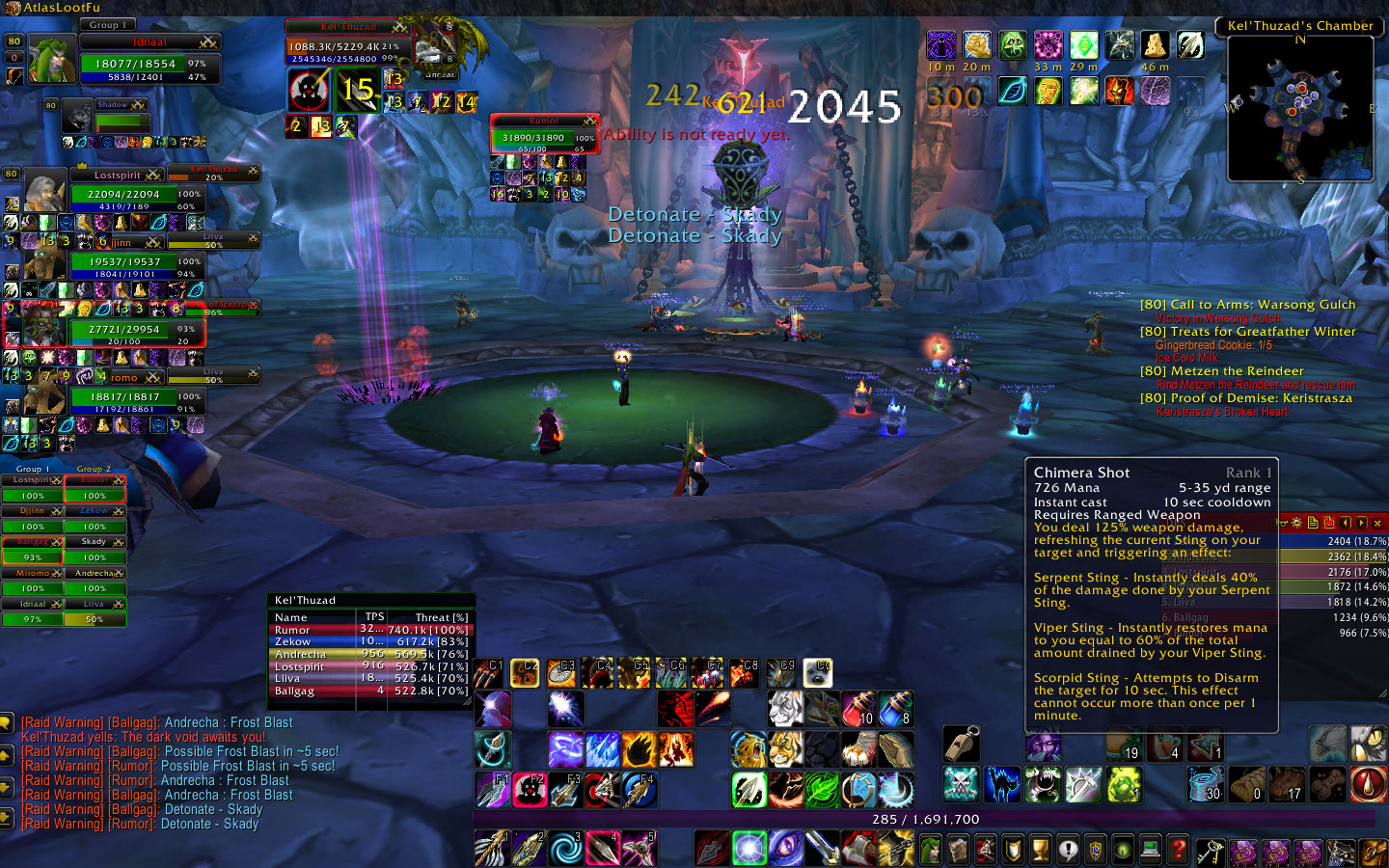Image resolution: width=1389 pixels, height=868 pixels.
Task: Open the computer-icon main menu button
Action: (x=1150, y=850)
